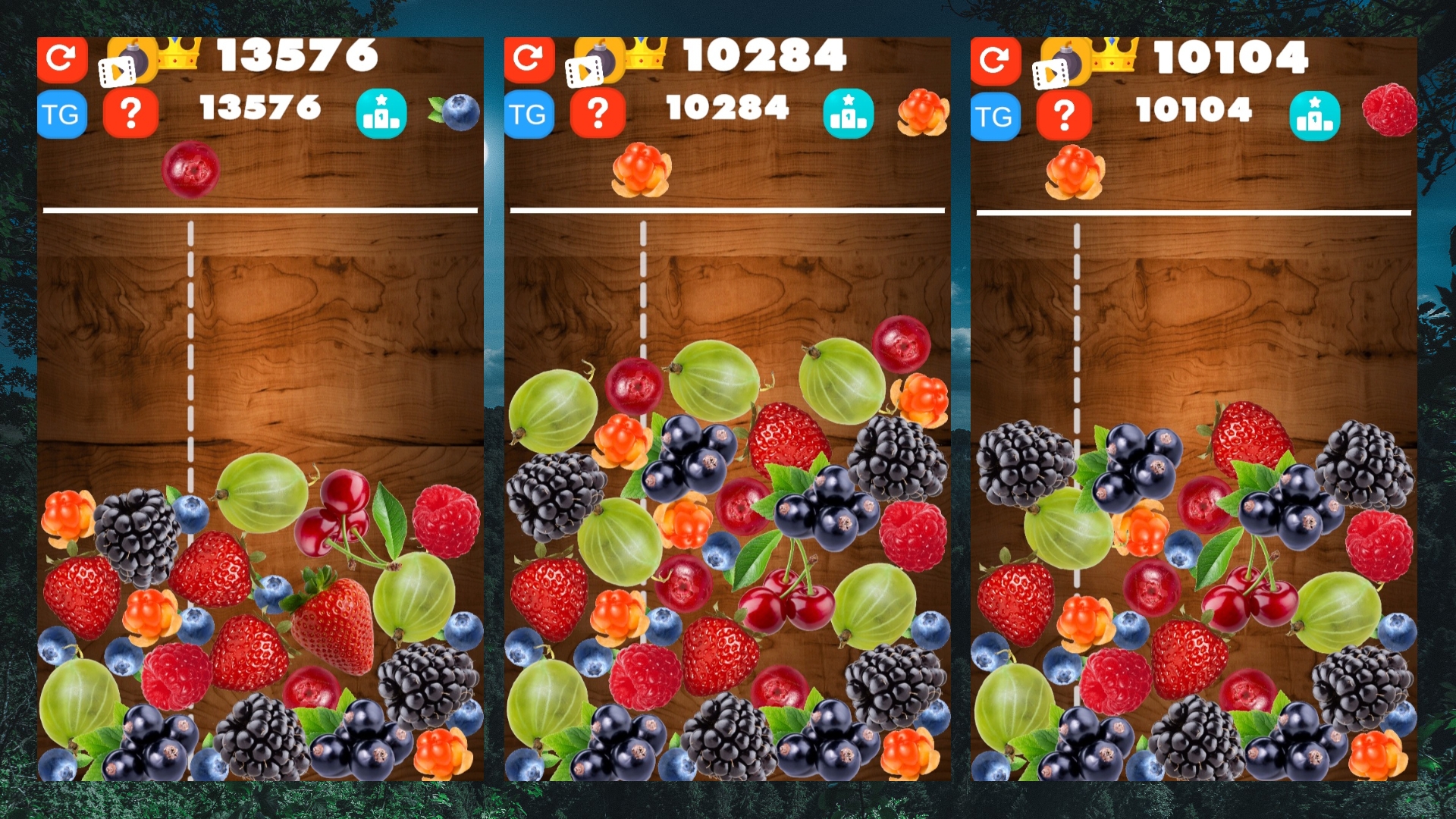Image resolution: width=1456 pixels, height=819 pixels.
Task: Open the help question mark in the left panel
Action: (131, 114)
